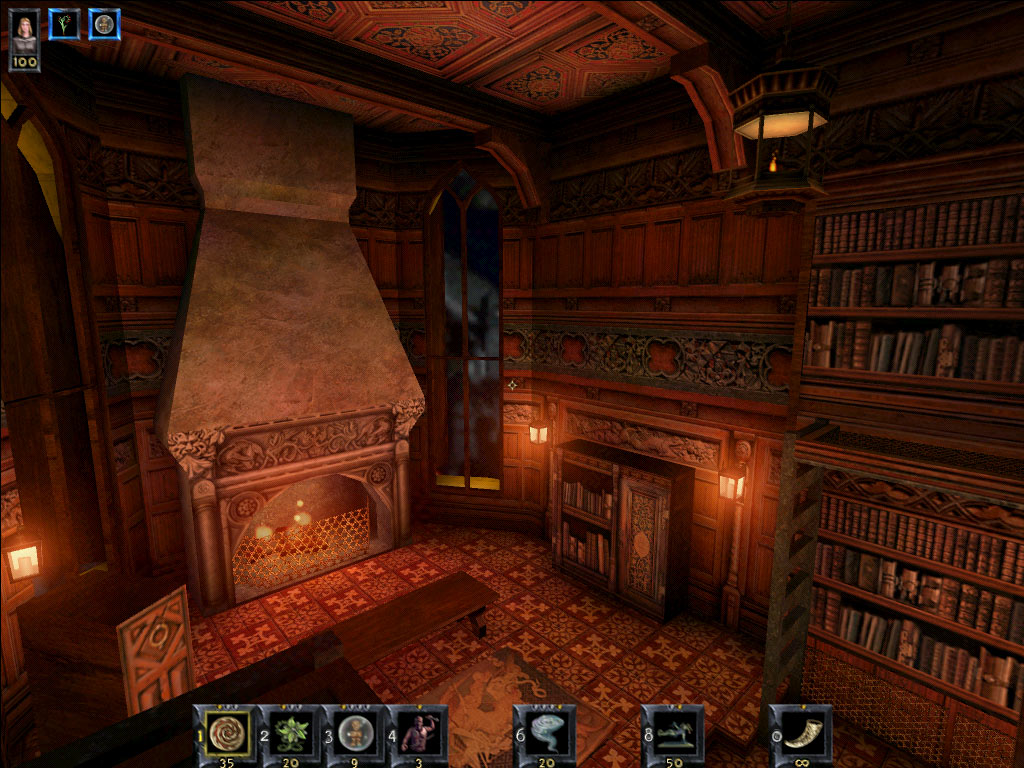1024x768 pixels.
Task: Select the figure-in-orb item in hotbar slot 3
Action: [x=356, y=734]
